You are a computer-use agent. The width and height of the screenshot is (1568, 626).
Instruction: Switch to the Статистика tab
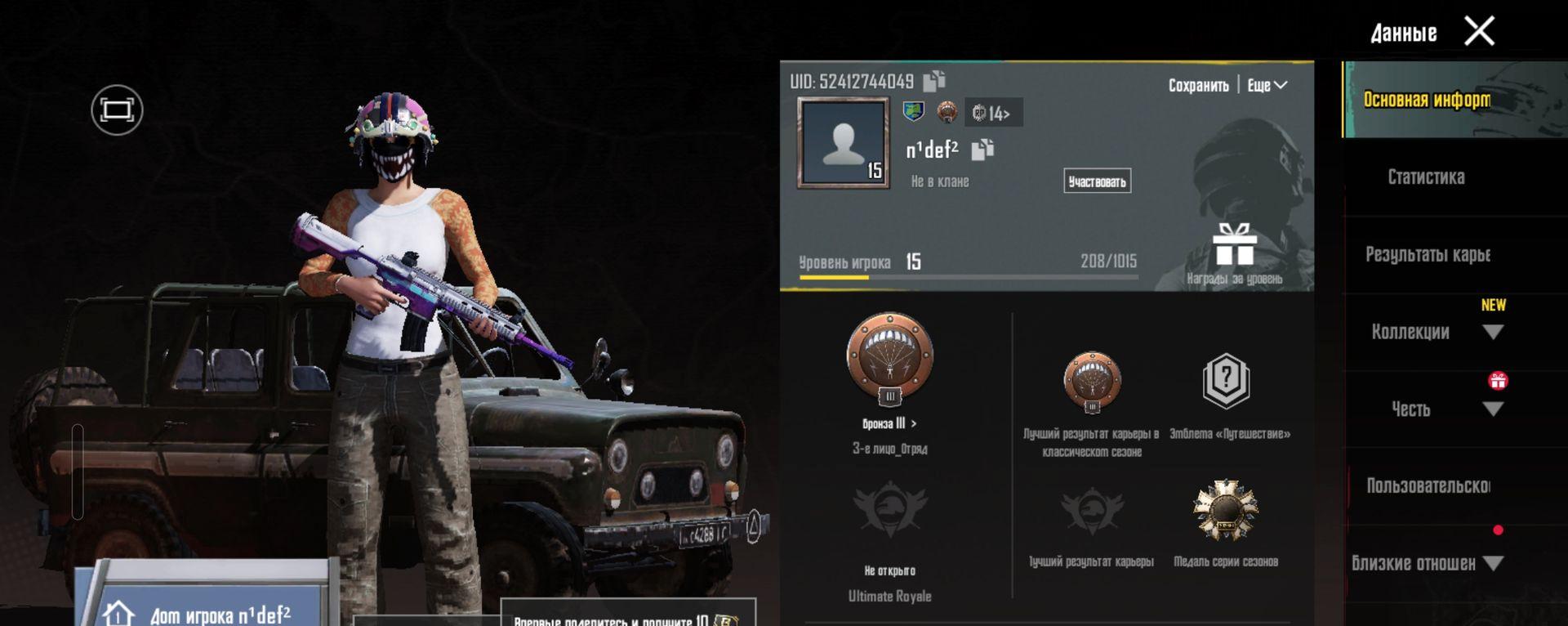point(1426,177)
